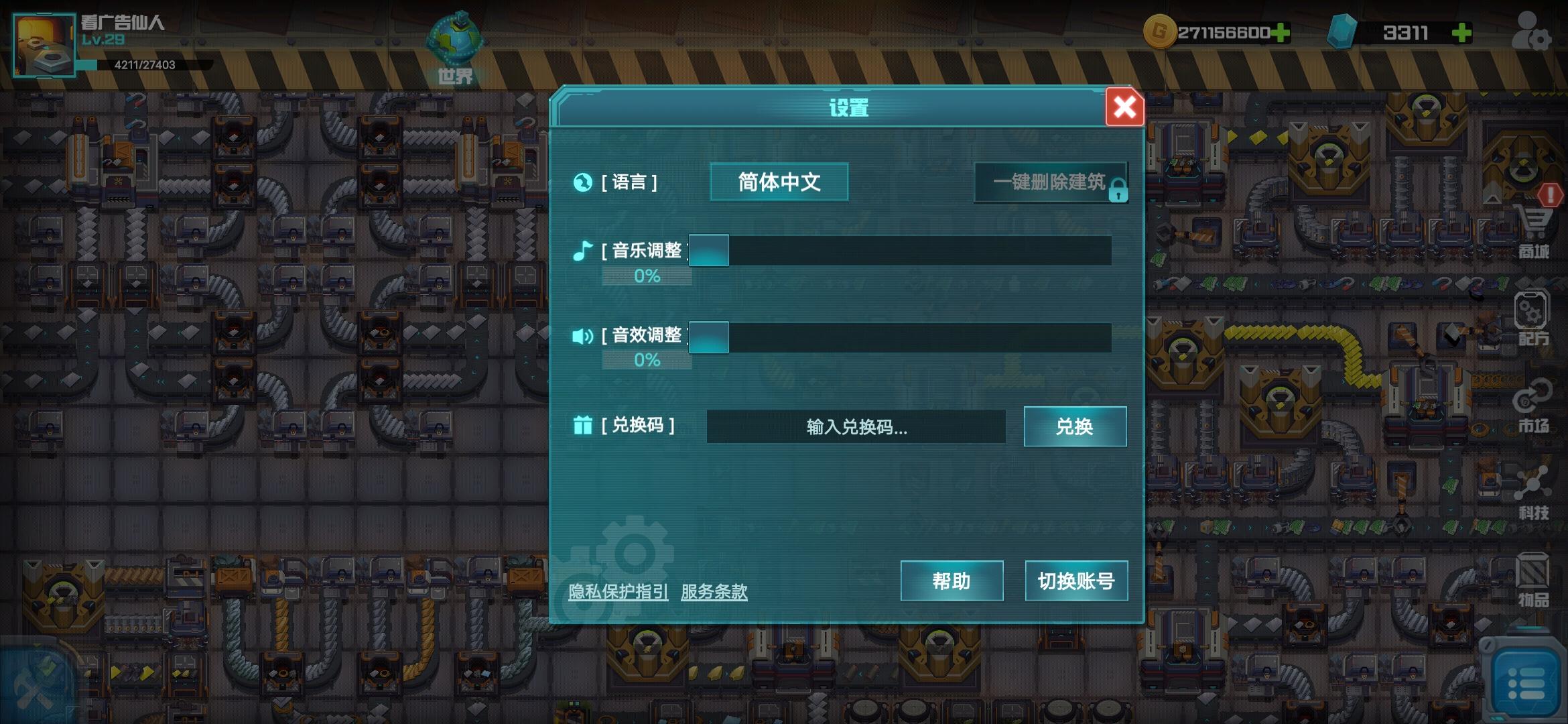Open the 简体中文 language selector
The width and height of the screenshot is (1568, 724).
pos(778,181)
